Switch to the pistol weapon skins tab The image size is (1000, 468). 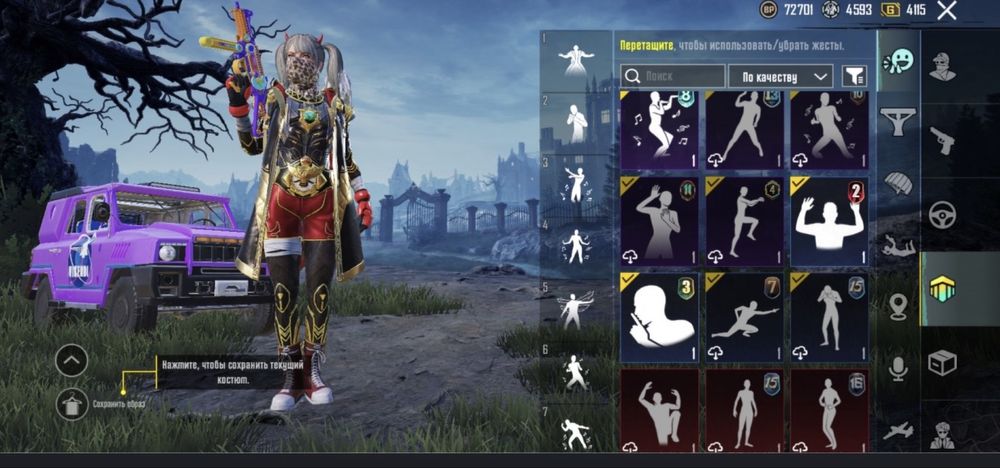[x=942, y=140]
